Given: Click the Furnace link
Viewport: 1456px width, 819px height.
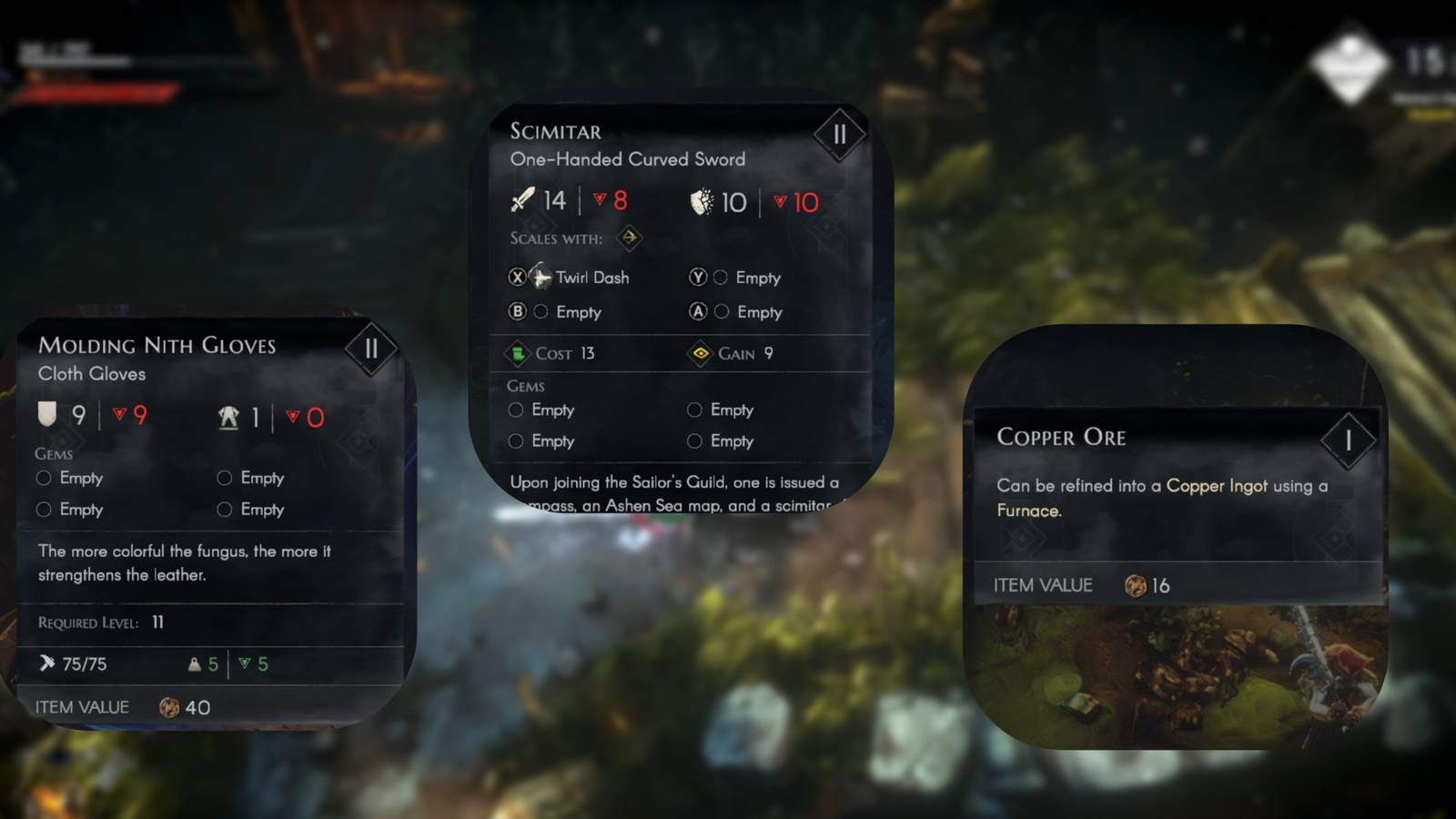Looking at the screenshot, I should tap(1027, 511).
